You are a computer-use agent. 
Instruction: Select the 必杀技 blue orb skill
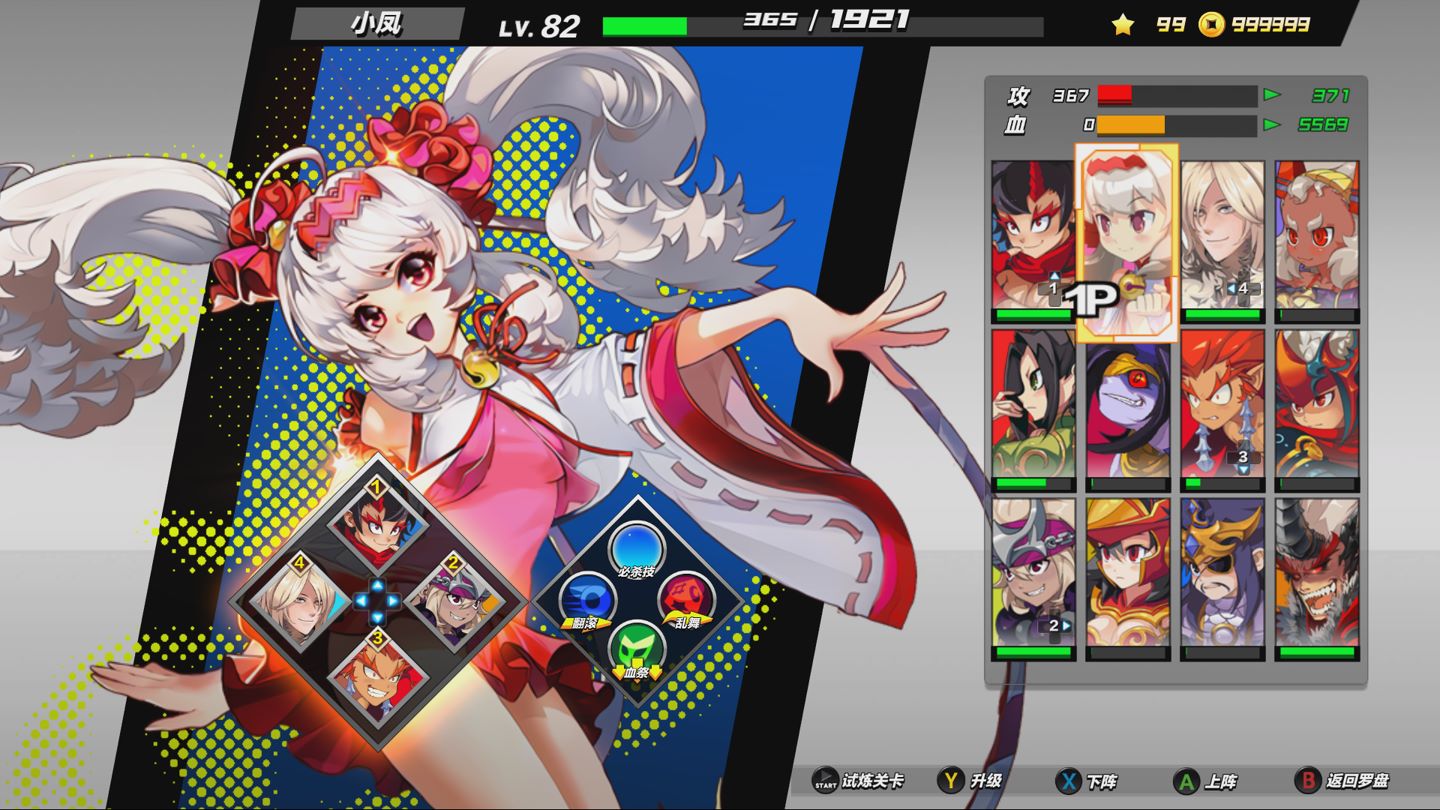point(636,546)
